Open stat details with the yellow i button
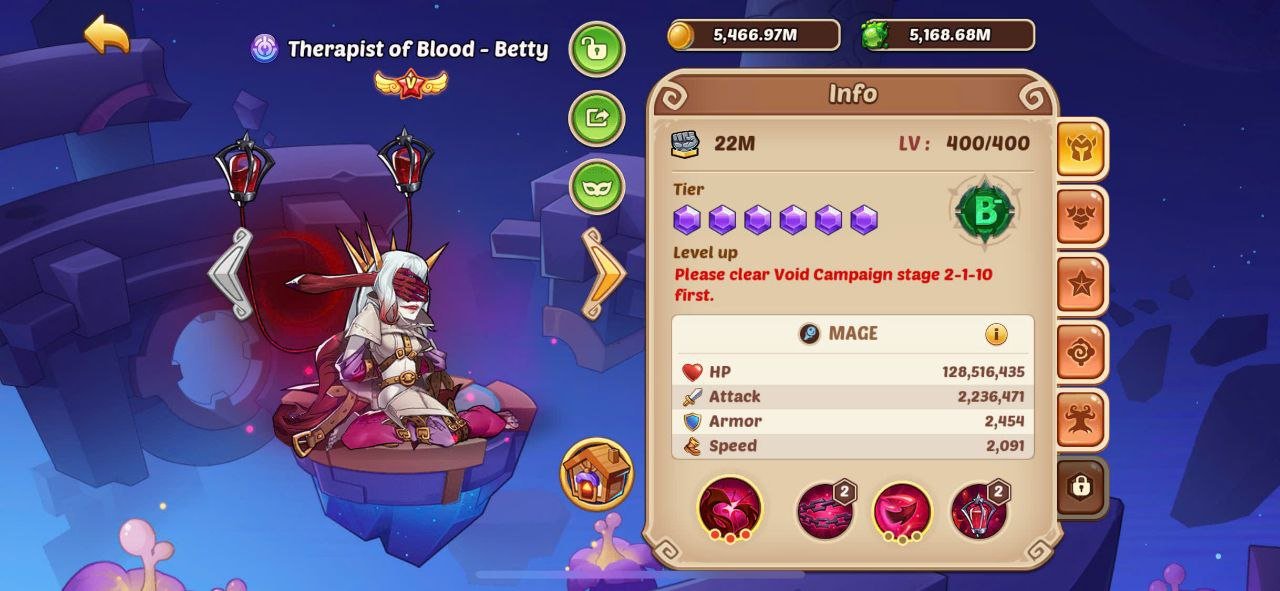Image resolution: width=1280 pixels, height=591 pixels. (996, 334)
